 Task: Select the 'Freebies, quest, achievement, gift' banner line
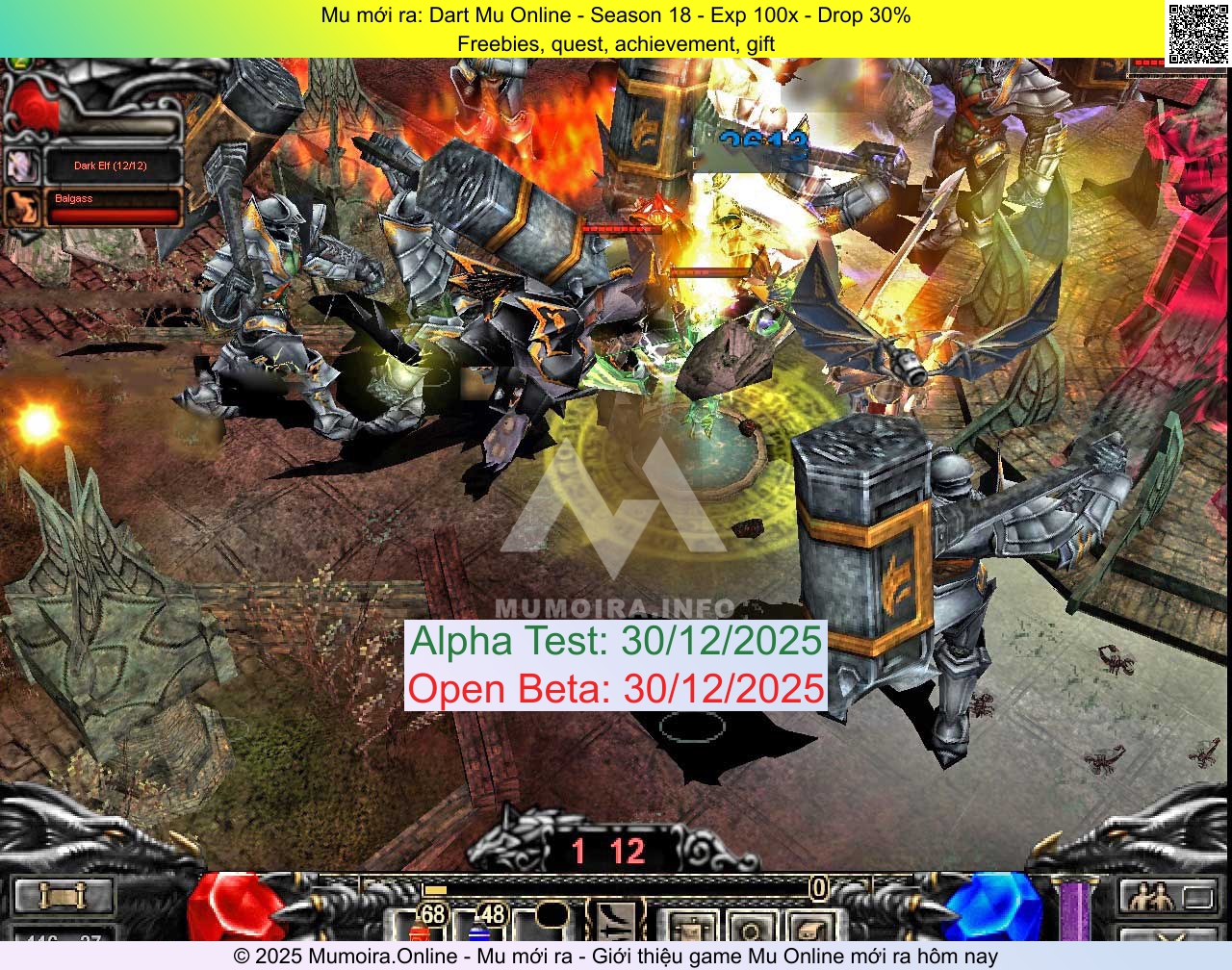click(616, 43)
